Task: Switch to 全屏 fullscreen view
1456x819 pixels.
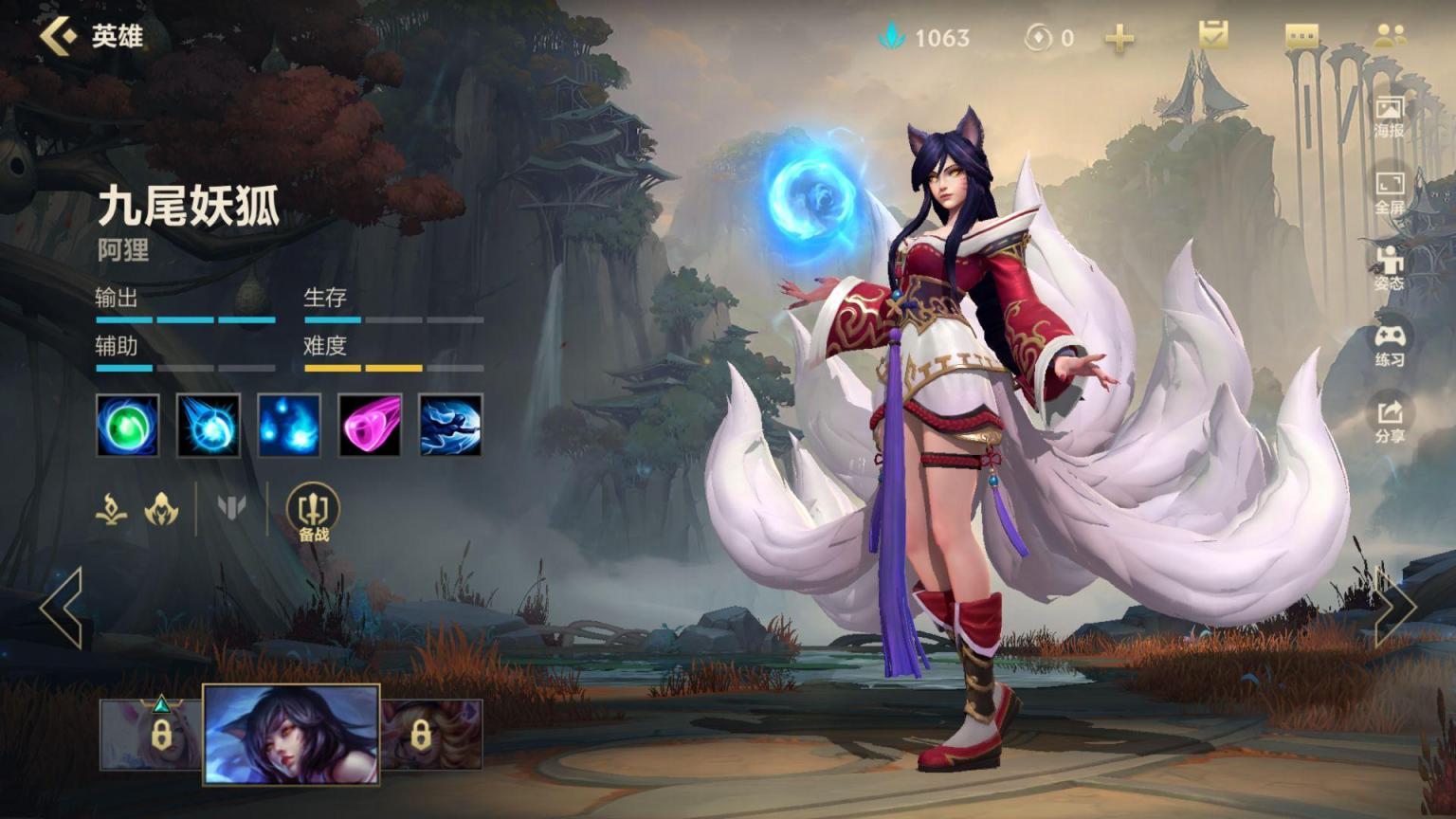Action: point(1390,192)
